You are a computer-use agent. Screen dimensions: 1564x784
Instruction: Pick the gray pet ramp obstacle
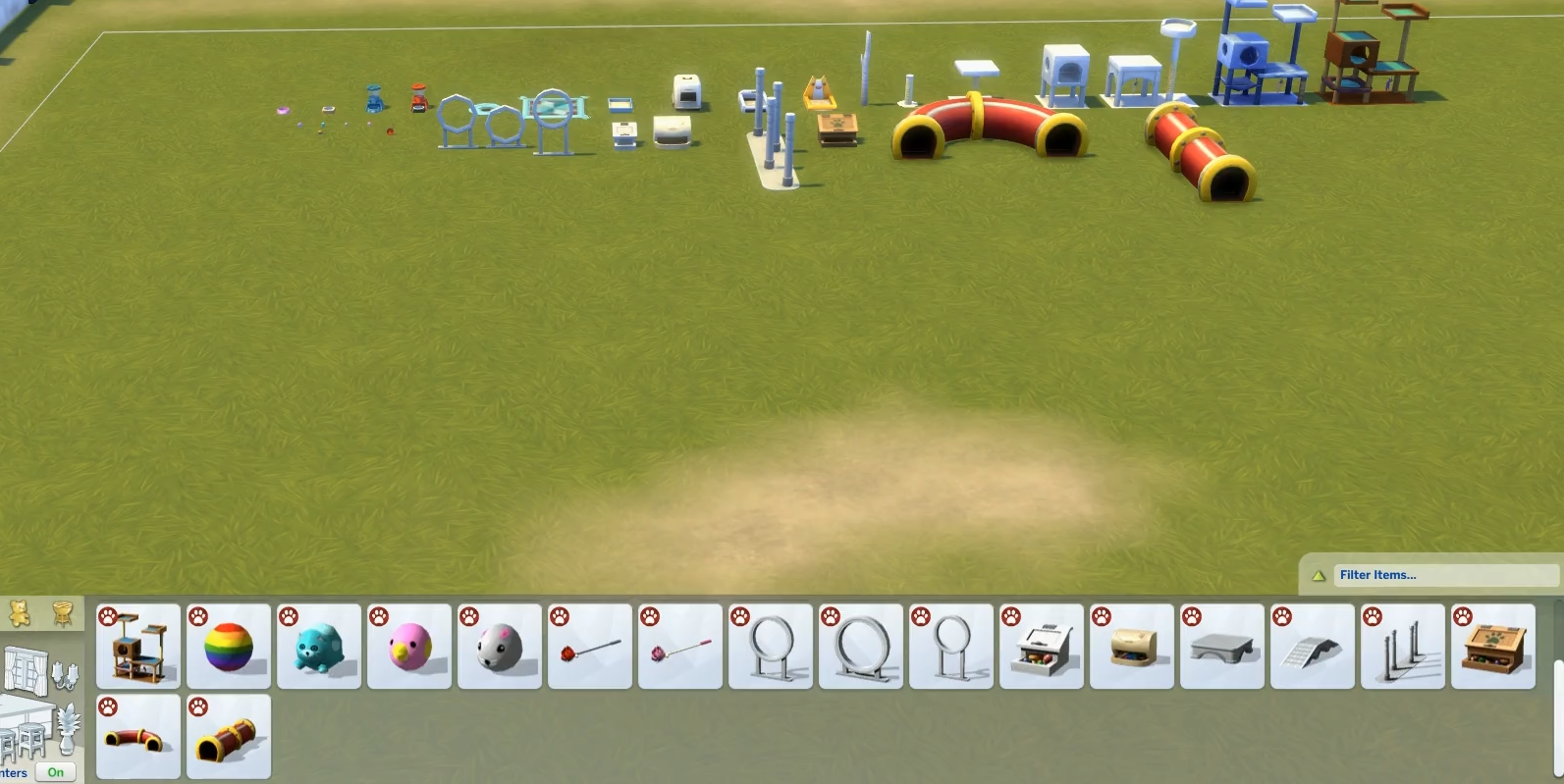coord(1313,647)
